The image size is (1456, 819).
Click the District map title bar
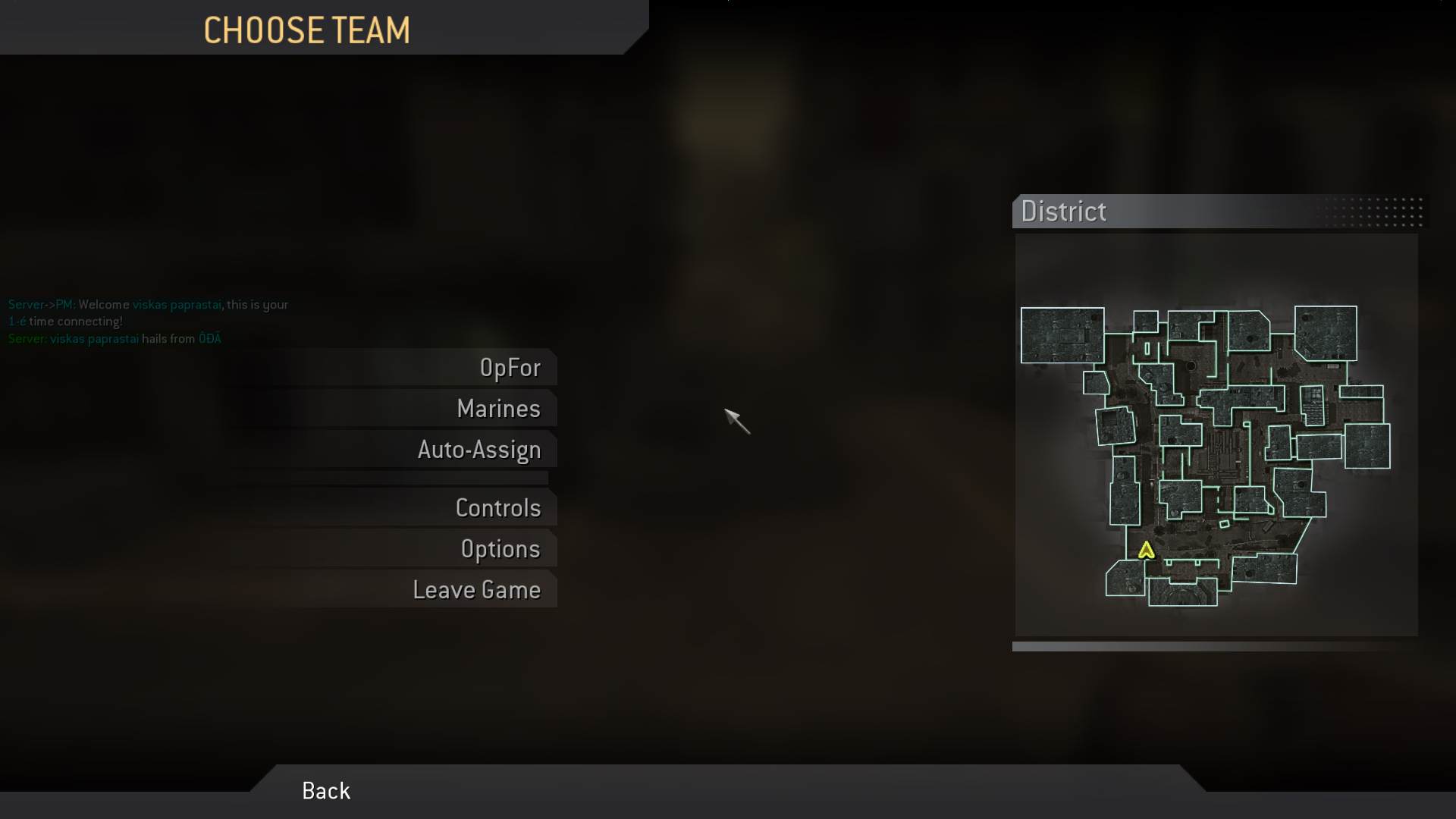coord(1064,212)
